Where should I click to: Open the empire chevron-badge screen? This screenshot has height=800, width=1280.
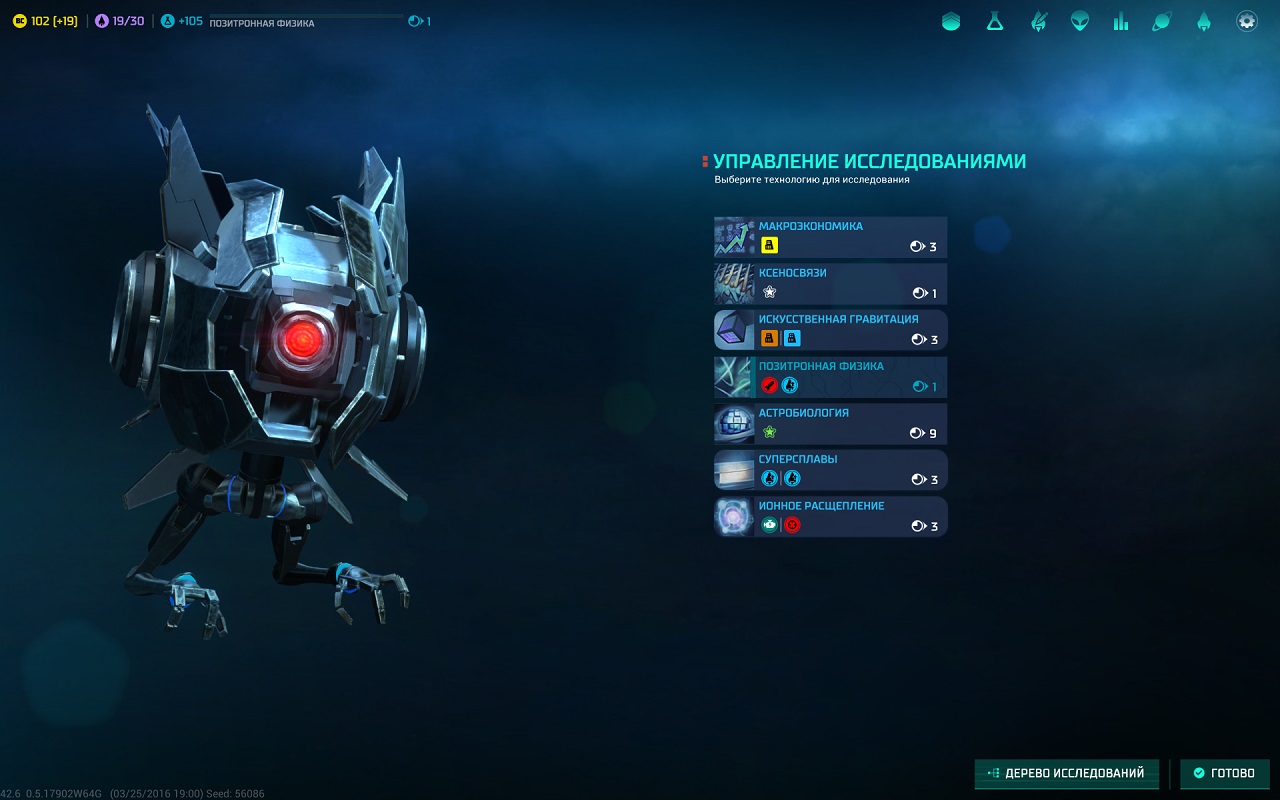pyautogui.click(x=951, y=21)
